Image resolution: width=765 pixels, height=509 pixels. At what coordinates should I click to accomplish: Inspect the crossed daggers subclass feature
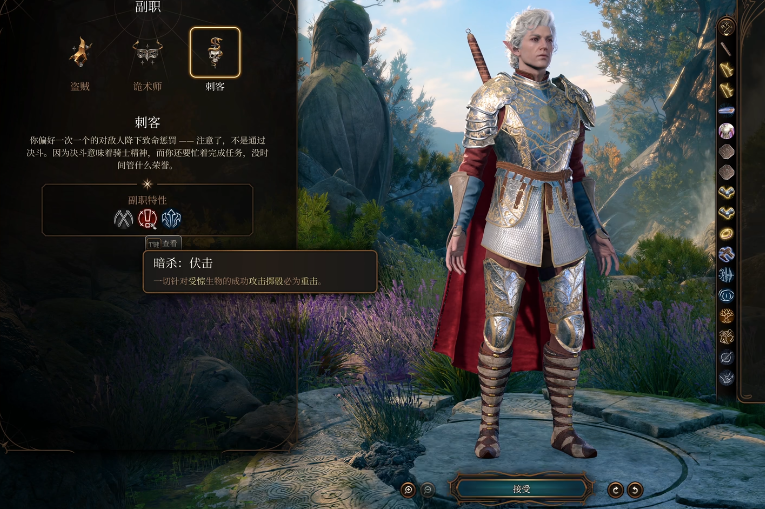(123, 218)
